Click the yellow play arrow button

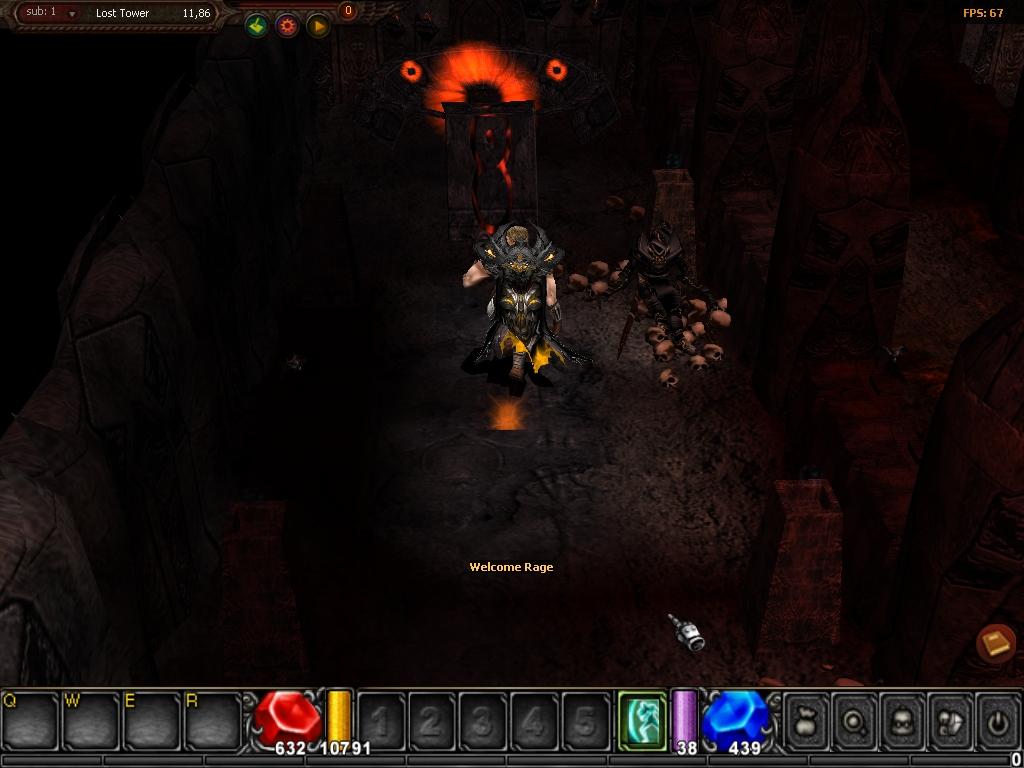pyautogui.click(x=318, y=26)
